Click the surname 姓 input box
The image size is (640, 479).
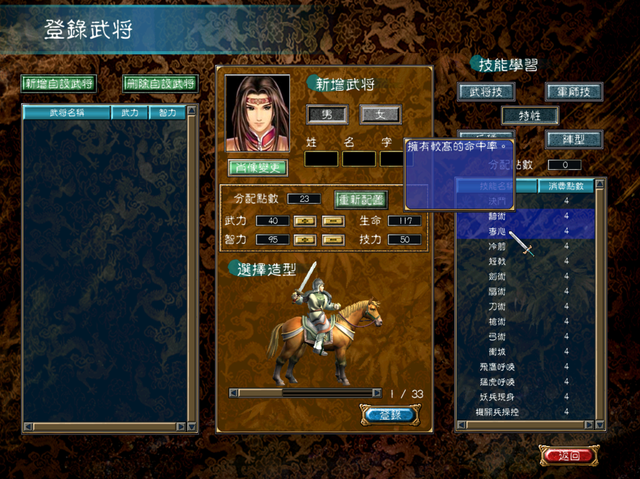pyautogui.click(x=321, y=158)
